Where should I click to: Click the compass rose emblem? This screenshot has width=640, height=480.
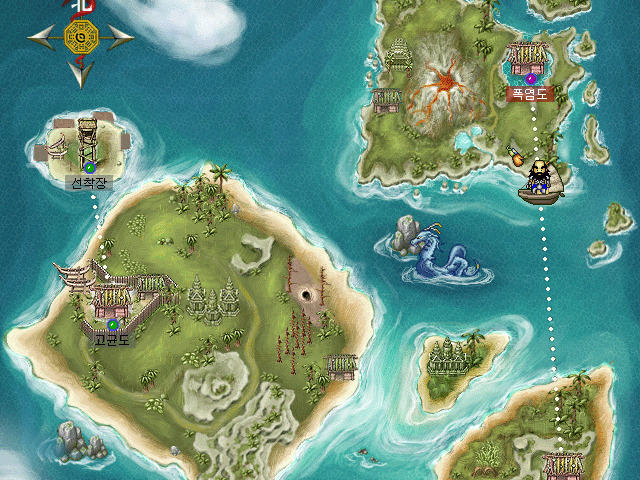coord(80,38)
